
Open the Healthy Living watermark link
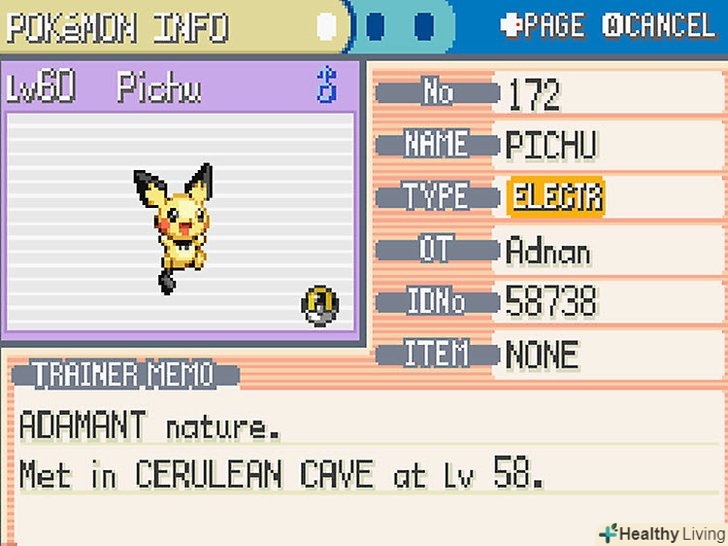click(660, 533)
